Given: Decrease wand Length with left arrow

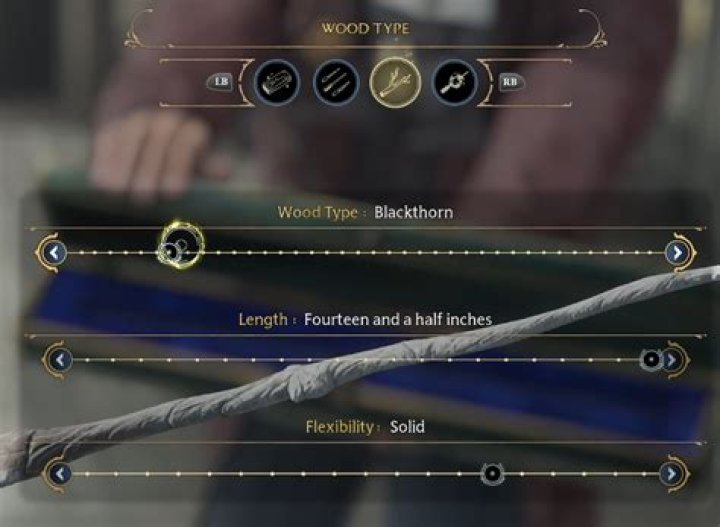Looking at the screenshot, I should pos(60,359).
